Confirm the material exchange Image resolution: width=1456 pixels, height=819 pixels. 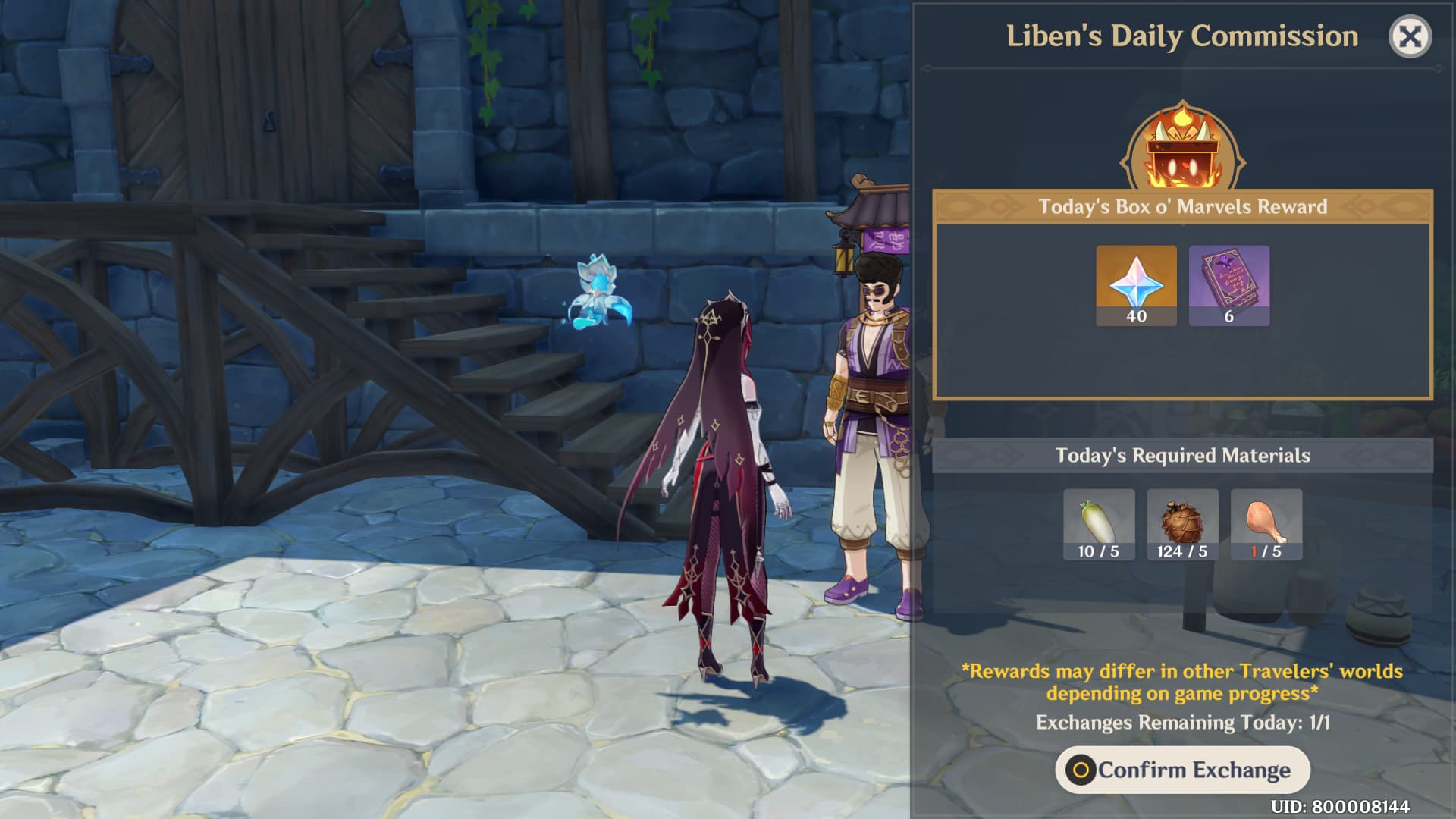[1182, 770]
